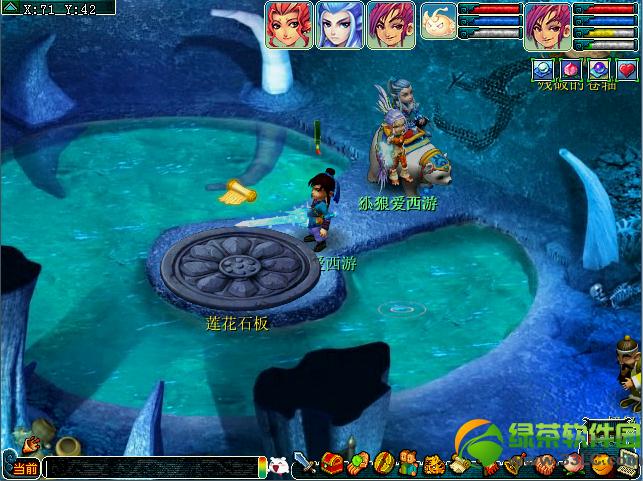
Task: Open the scroll quest toolbar icon
Action: pos(460,465)
